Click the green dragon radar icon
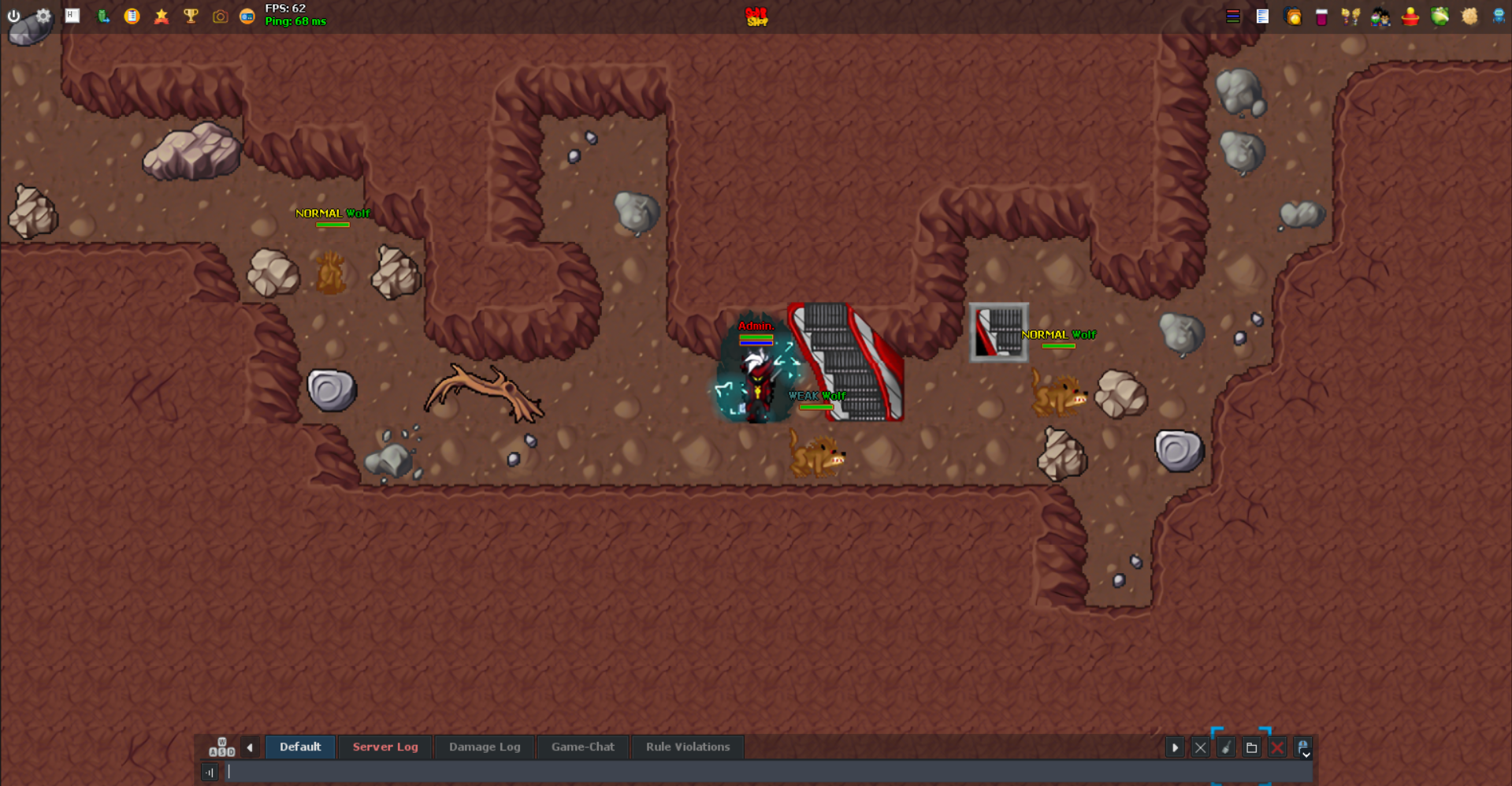This screenshot has width=1512, height=786. pyautogui.click(x=1440, y=17)
